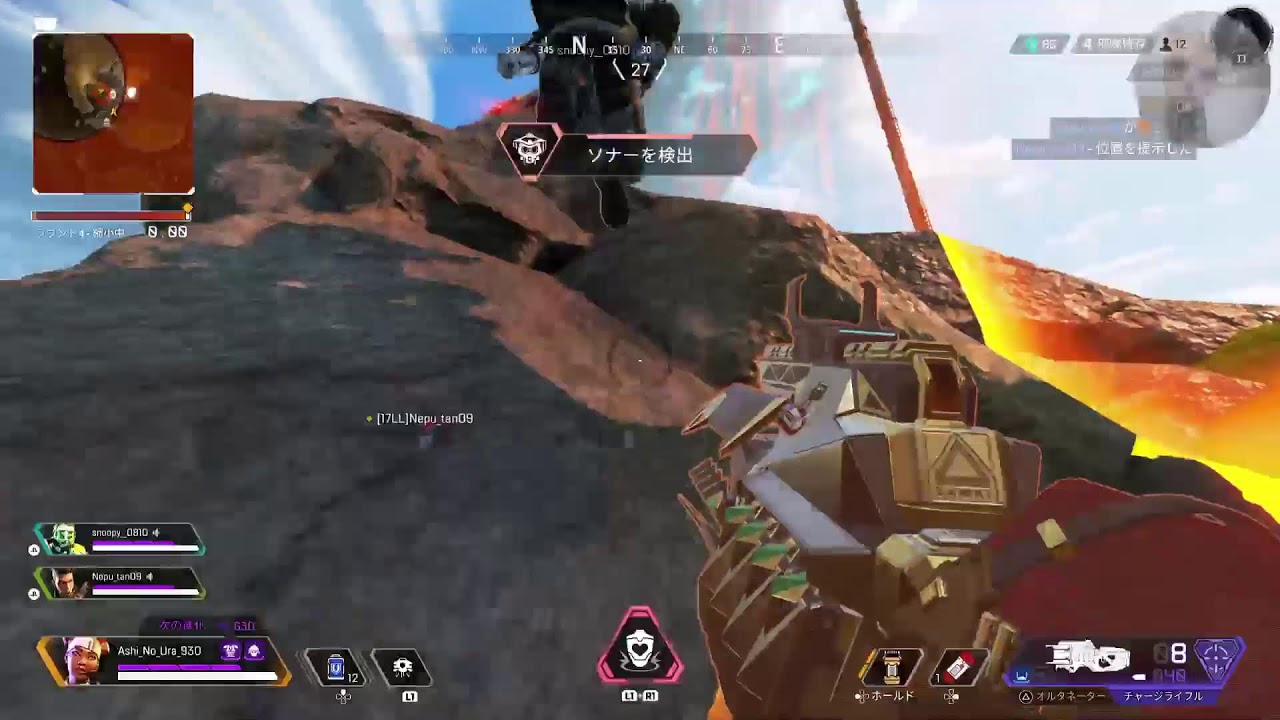This screenshot has height=720, width=1280.
Task: Click the purple crosshair weapon badge
Action: pos(1218,660)
